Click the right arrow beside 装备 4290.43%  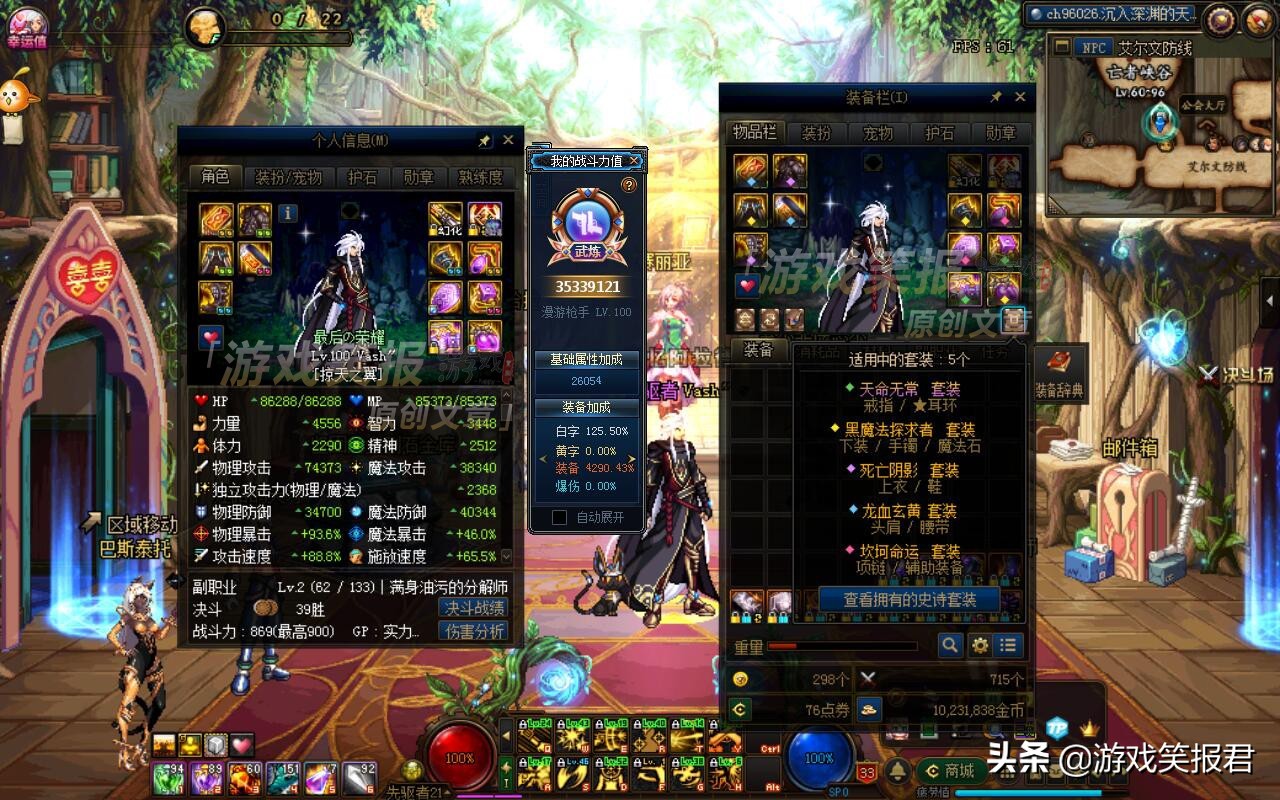[x=632, y=460]
